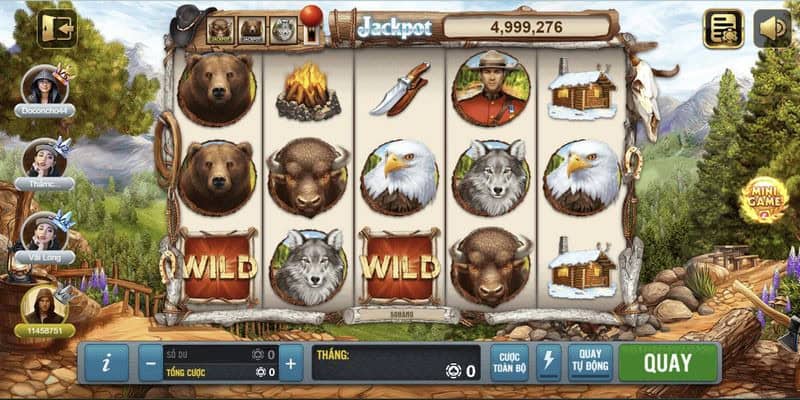Open the hooded avatar with 11458751
Viewport: 800px width, 400px height.
coord(43,304)
